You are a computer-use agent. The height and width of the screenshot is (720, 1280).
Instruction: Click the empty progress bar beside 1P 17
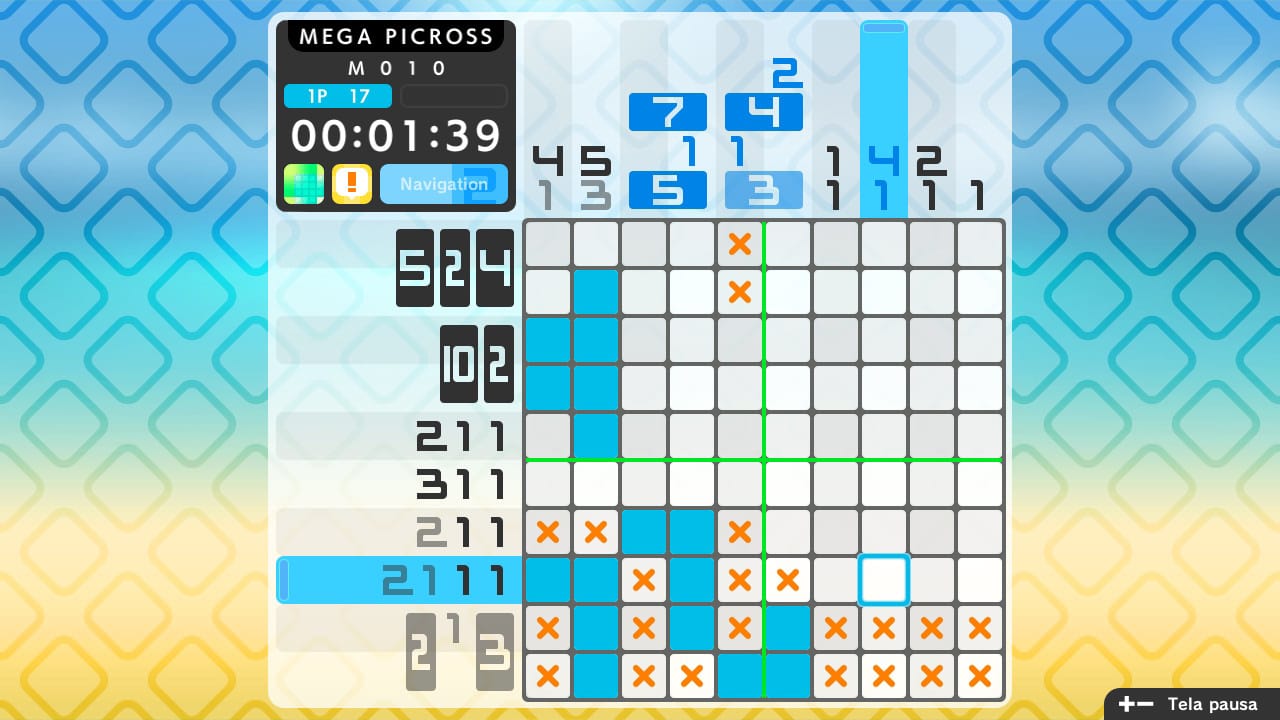(453, 96)
